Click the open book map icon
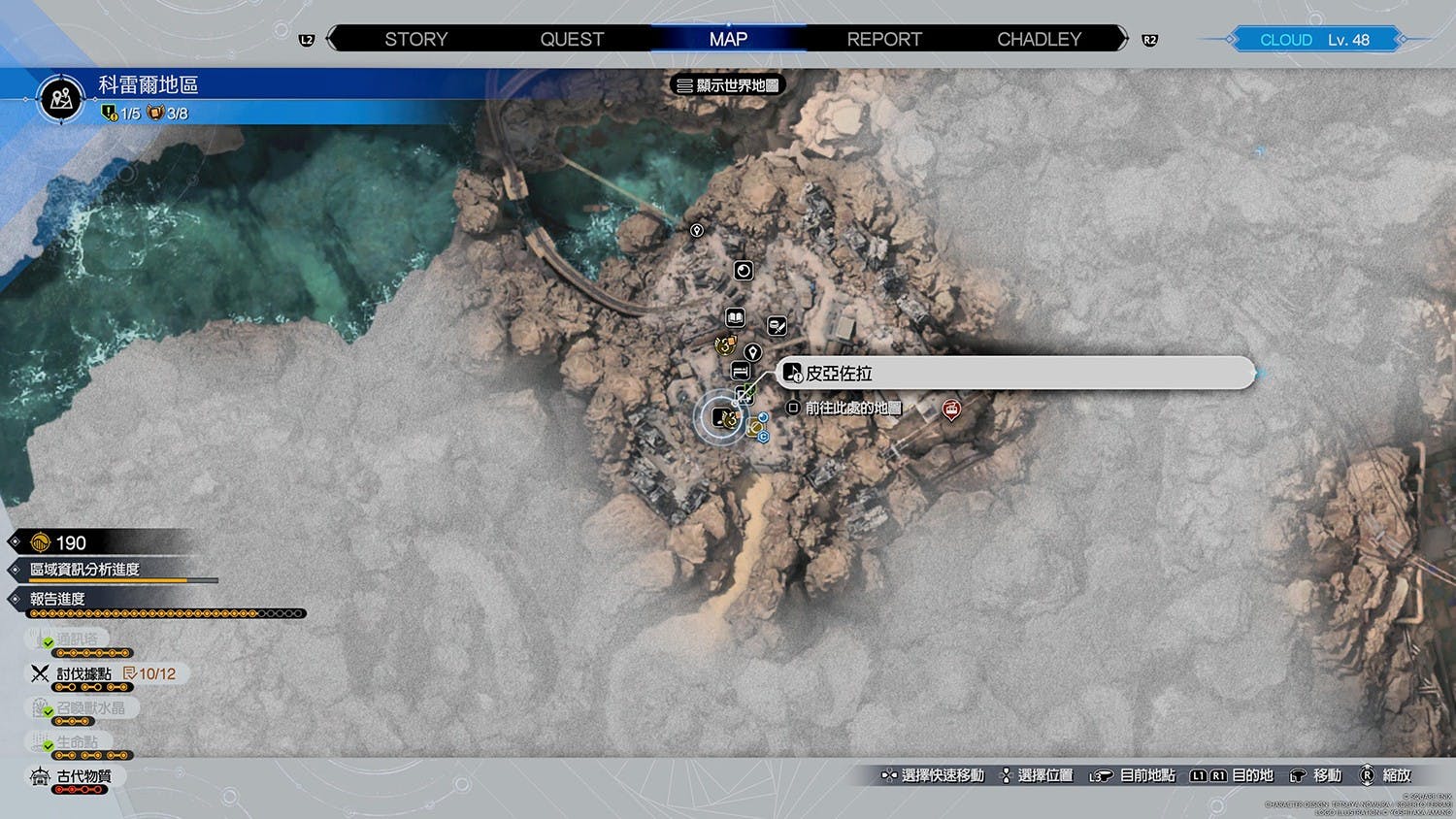This screenshot has height=819, width=1456. tap(736, 317)
